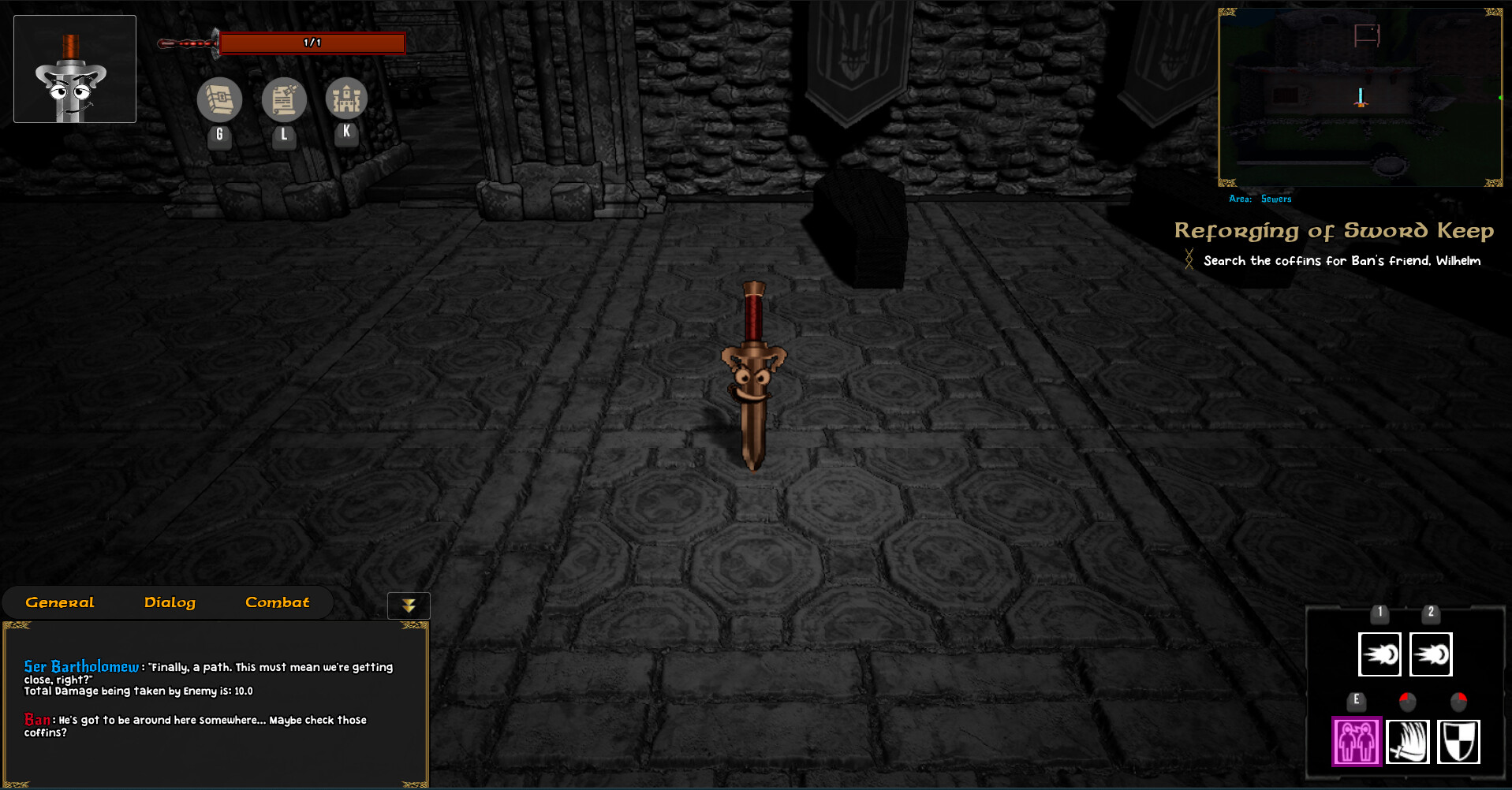Screen dimensions: 1512x790
Task: Cast the second fireball ability in slot 2
Action: point(1430,654)
